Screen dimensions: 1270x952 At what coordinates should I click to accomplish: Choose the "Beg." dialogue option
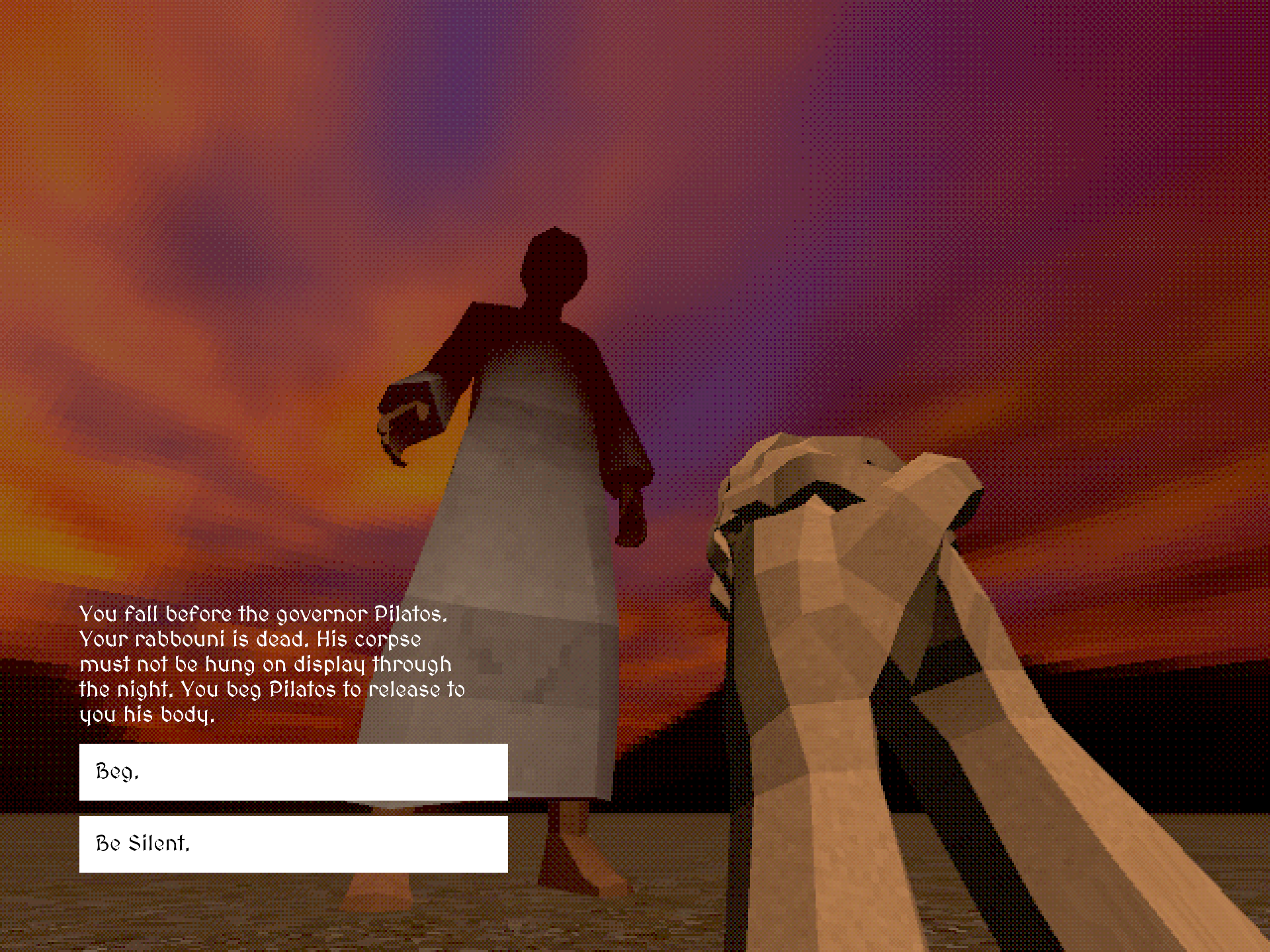tap(293, 772)
